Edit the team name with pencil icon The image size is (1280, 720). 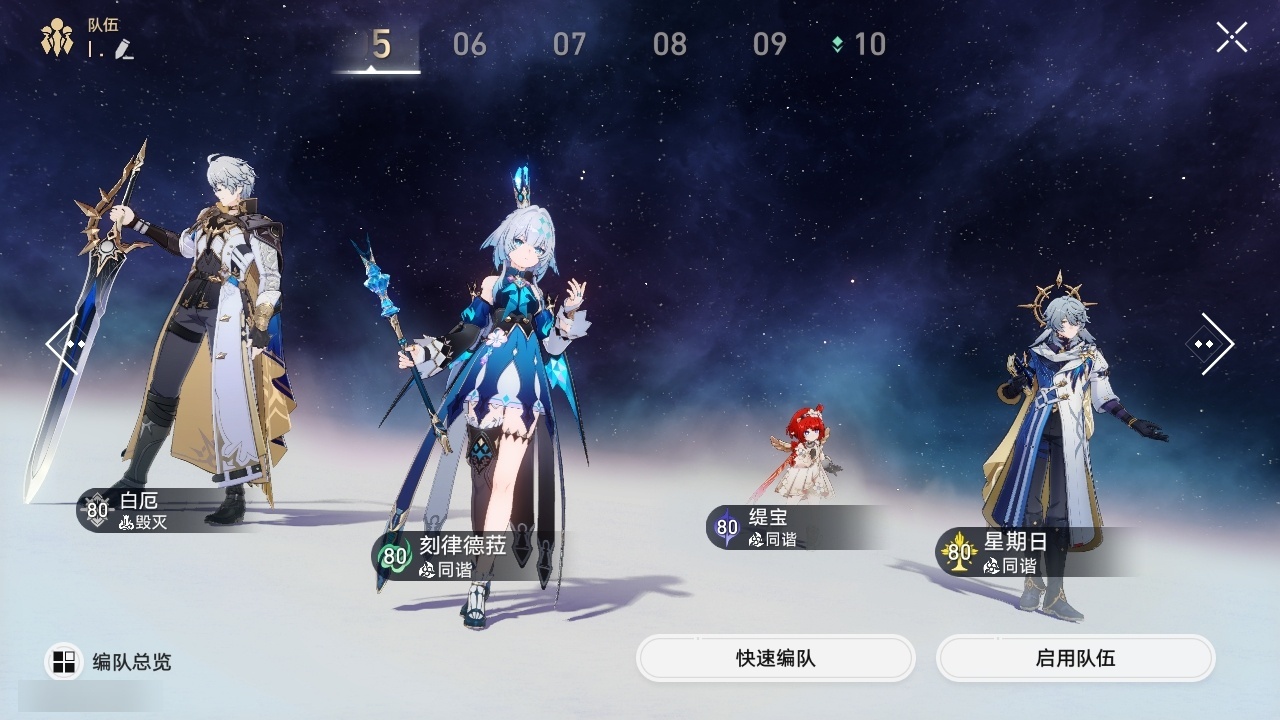(x=124, y=49)
